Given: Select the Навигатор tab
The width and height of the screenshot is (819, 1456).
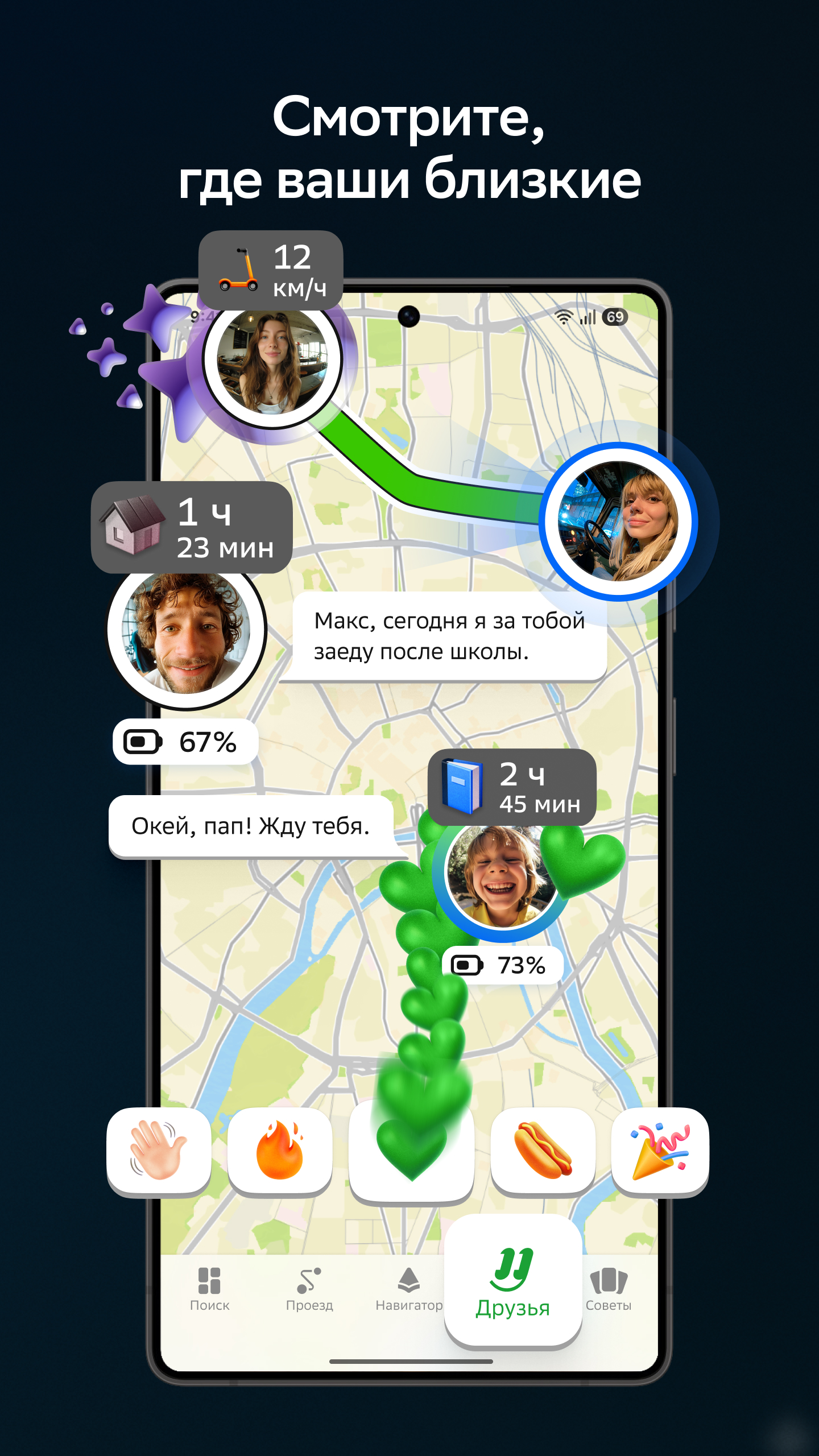Looking at the screenshot, I should [x=408, y=1289].
